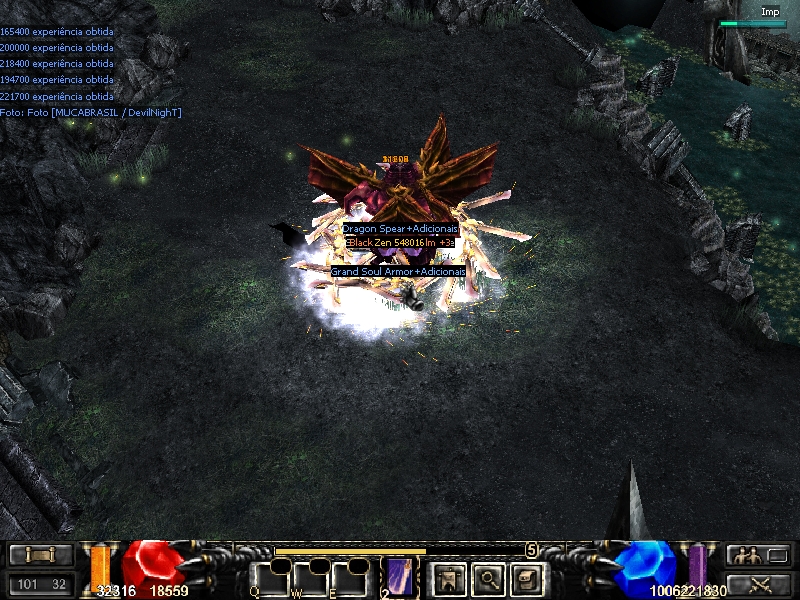Activate the purple skill icon
The image size is (800, 600).
tap(400, 578)
